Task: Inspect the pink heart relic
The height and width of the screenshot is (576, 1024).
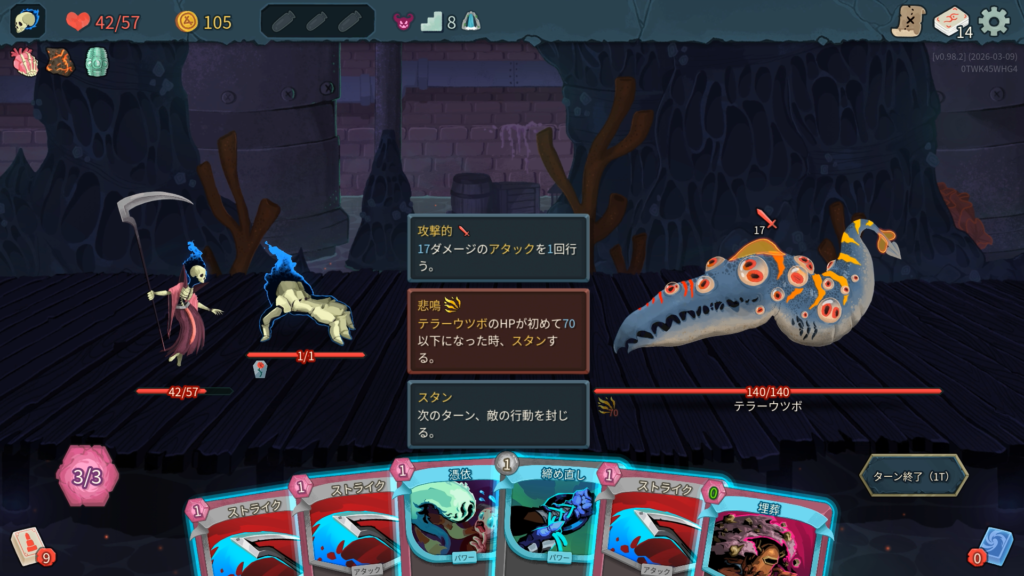Action: (25, 62)
